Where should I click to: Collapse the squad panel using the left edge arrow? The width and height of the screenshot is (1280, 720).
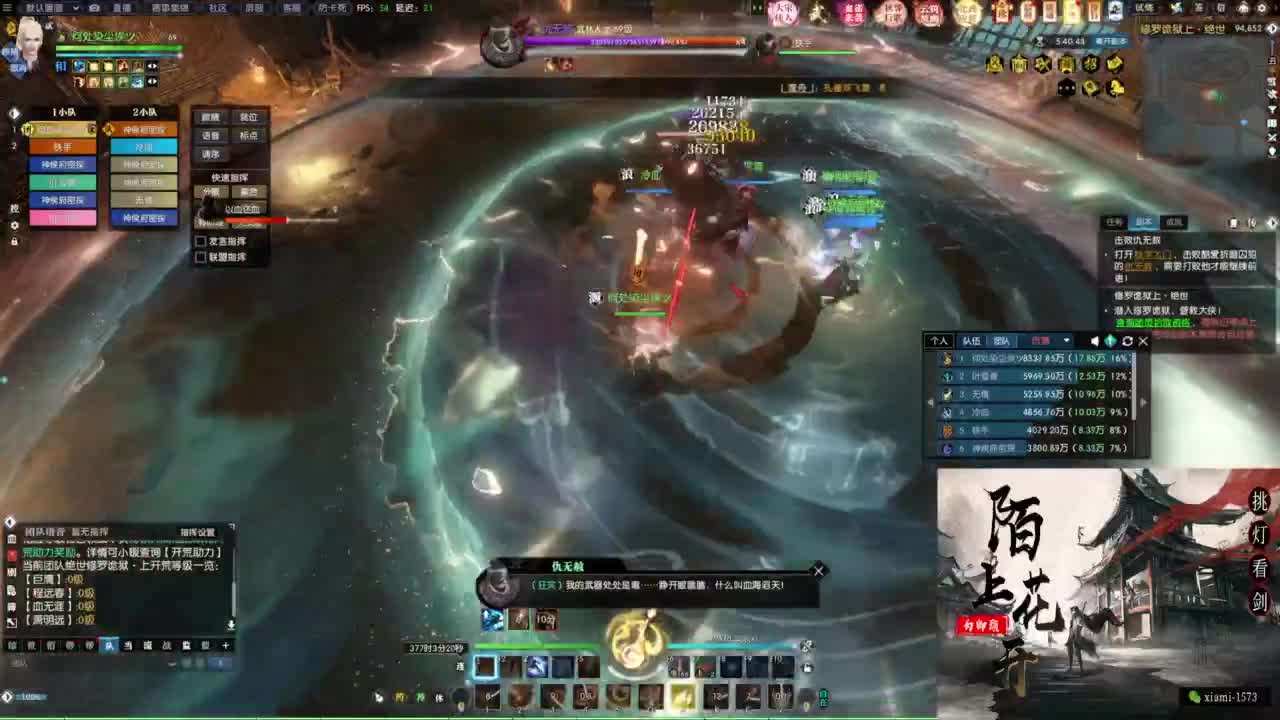(x=12, y=113)
